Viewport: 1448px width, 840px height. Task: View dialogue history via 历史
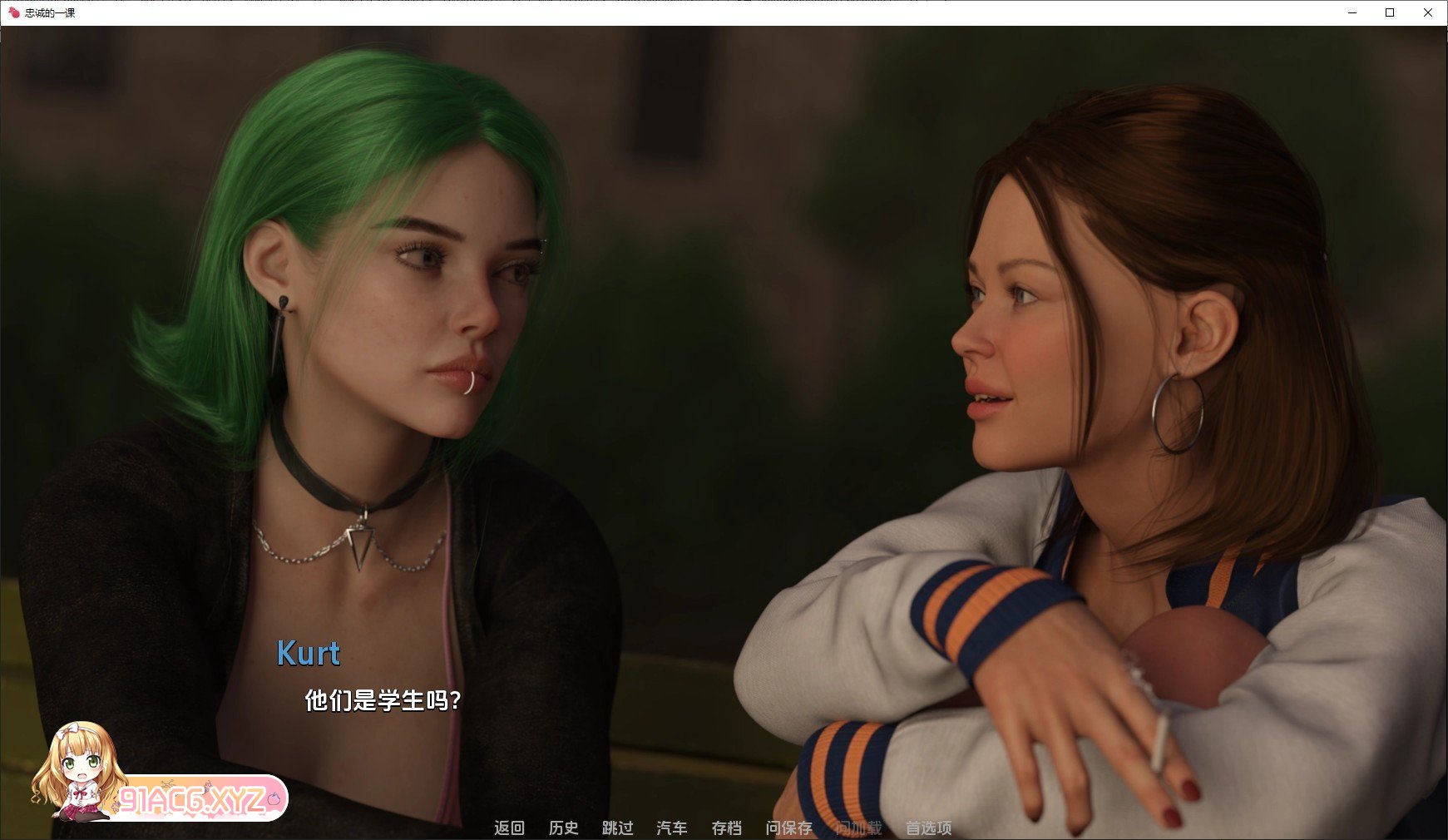coord(564,828)
